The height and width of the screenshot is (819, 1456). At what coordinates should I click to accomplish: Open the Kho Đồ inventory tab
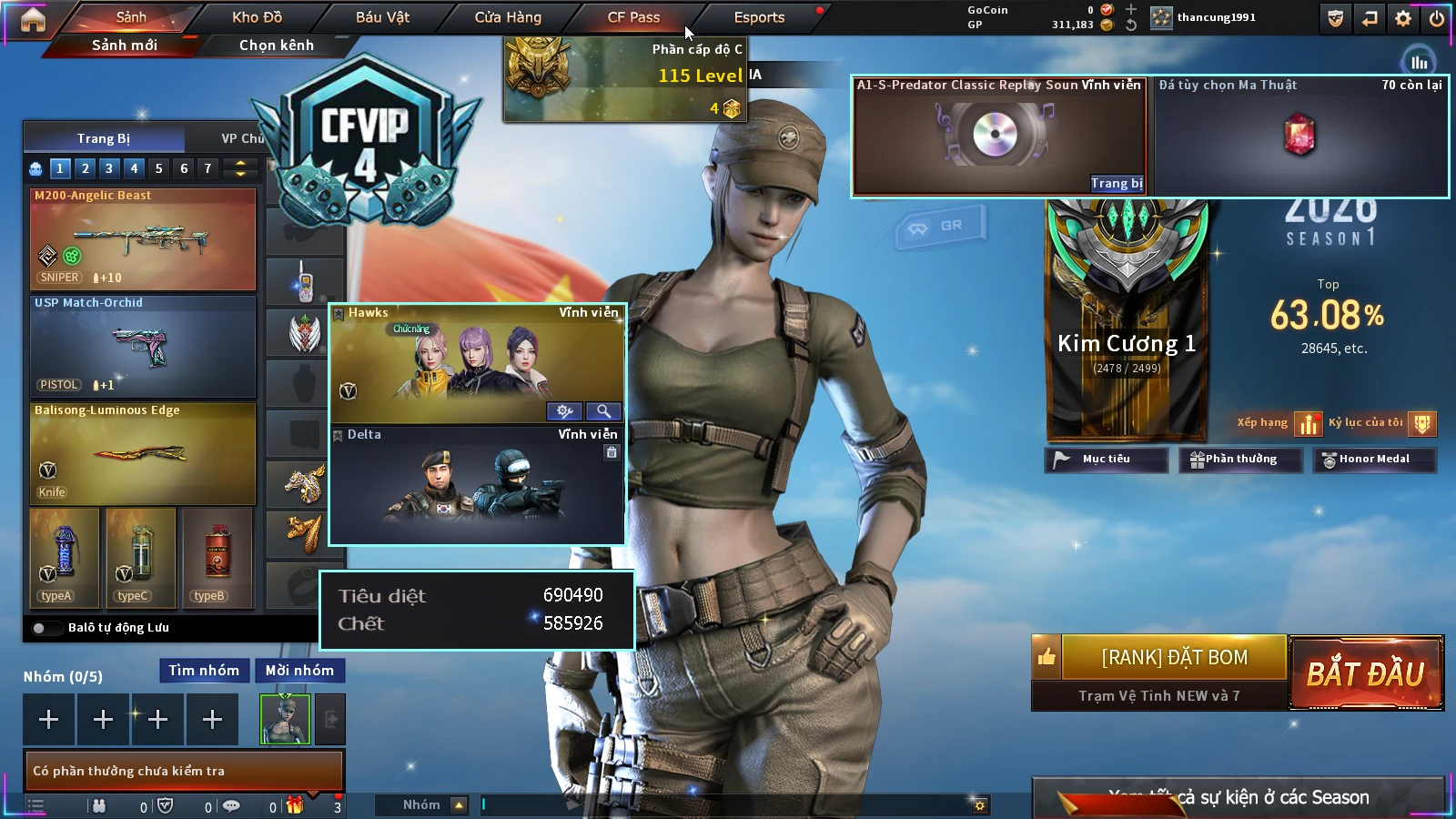click(x=257, y=17)
